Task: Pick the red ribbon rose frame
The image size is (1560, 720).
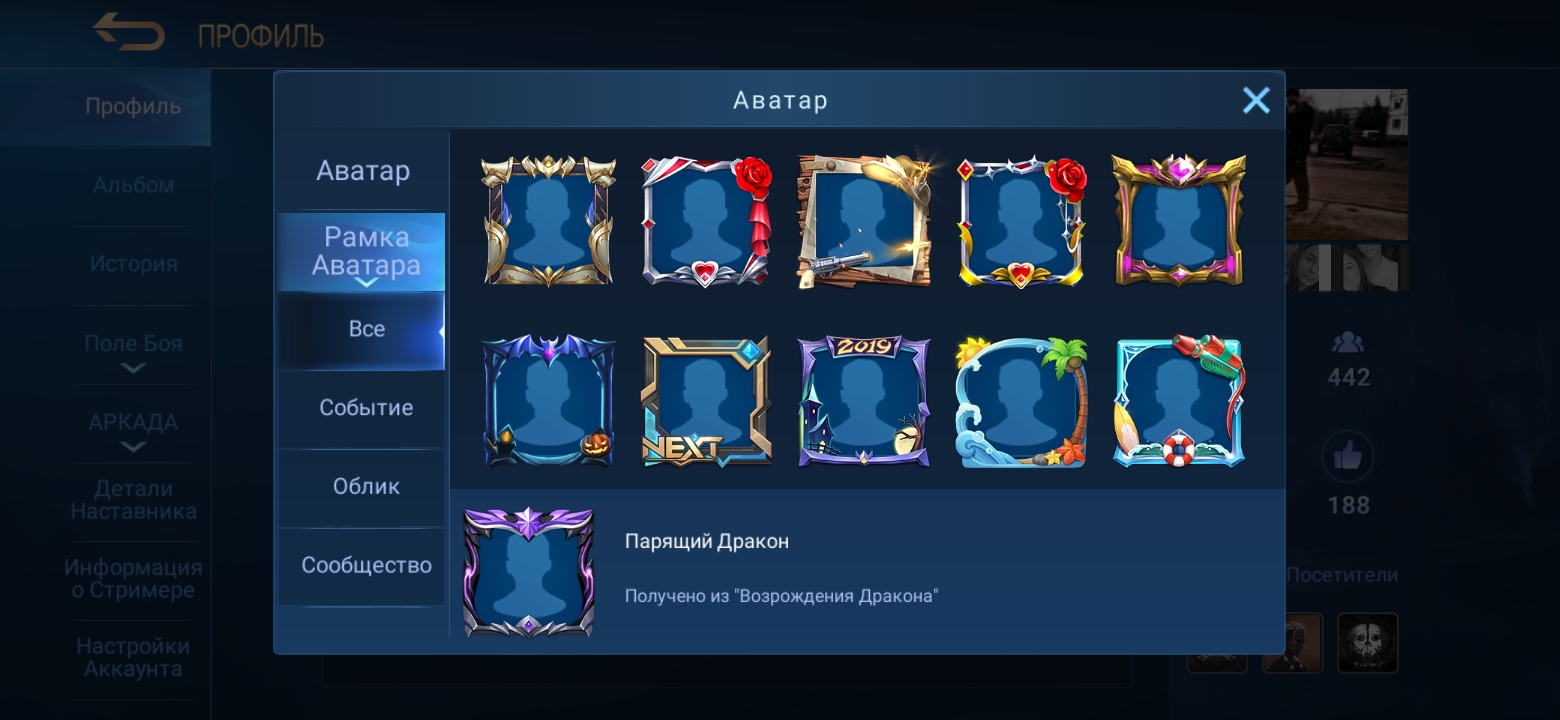Action: (x=706, y=220)
